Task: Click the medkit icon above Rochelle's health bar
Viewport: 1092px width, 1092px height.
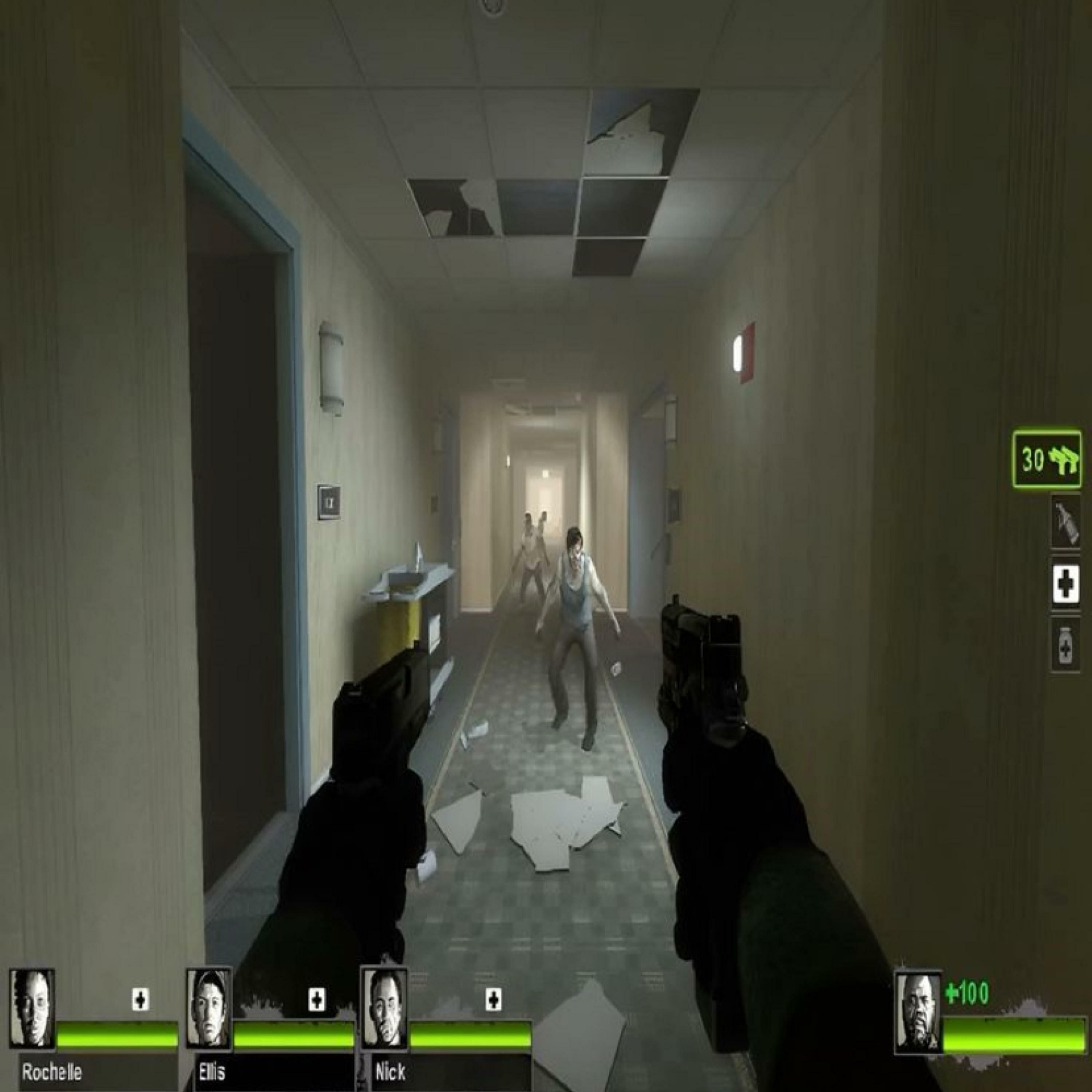Action: tap(140, 1000)
